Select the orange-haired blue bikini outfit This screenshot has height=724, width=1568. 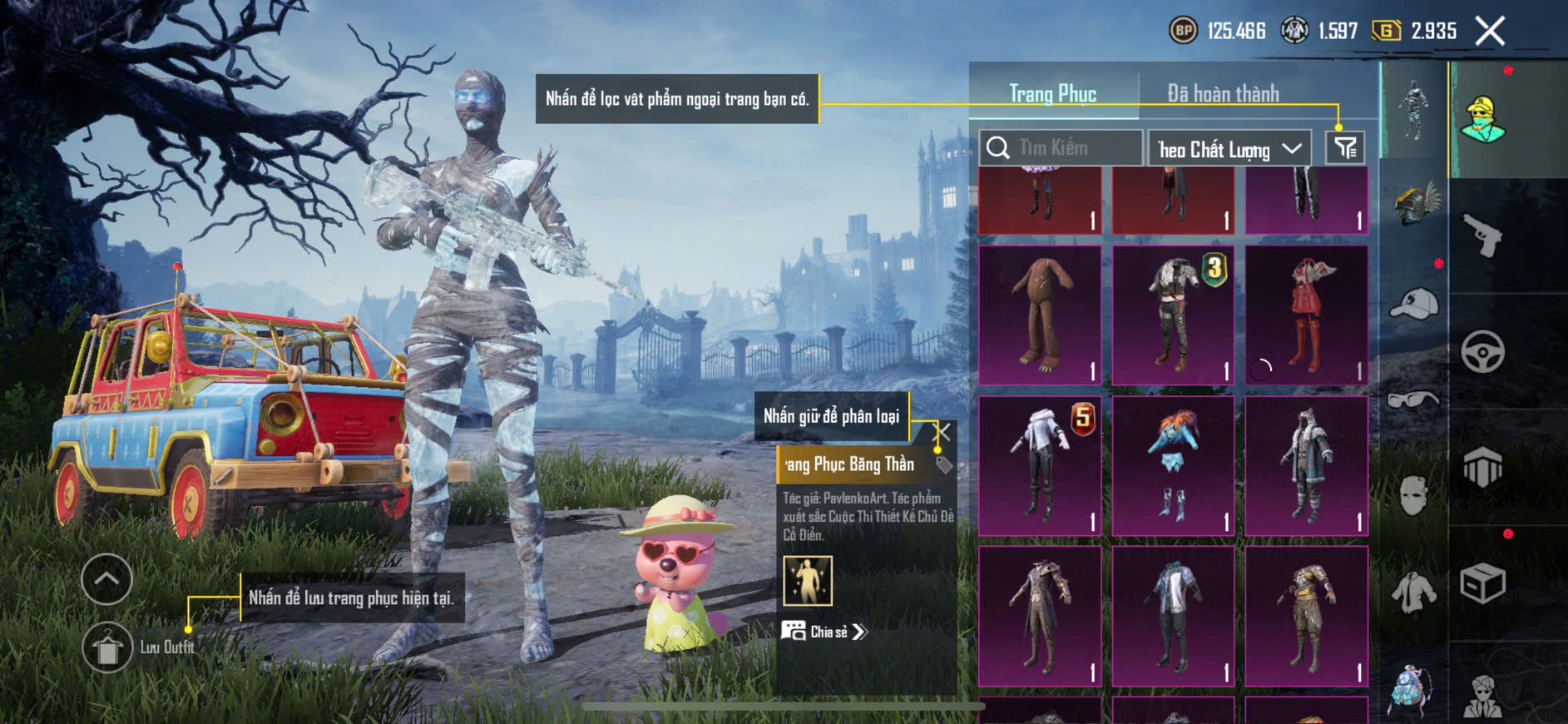pyautogui.click(x=1173, y=465)
